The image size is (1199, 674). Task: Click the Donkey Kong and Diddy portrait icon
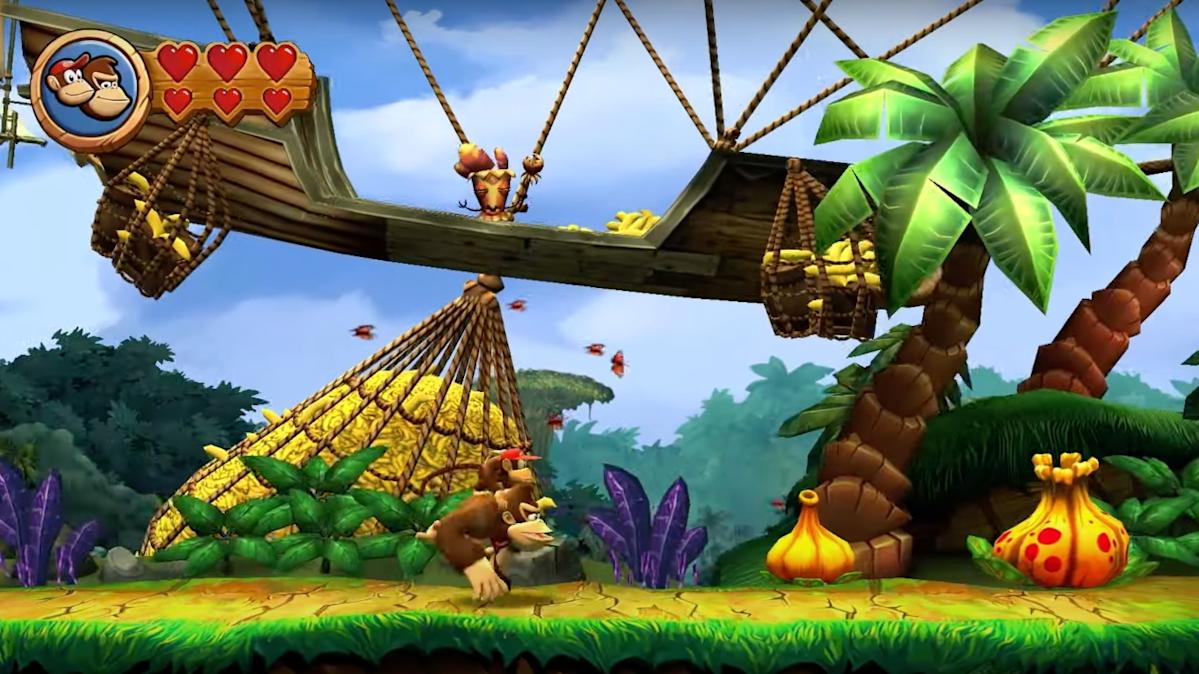tap(90, 90)
